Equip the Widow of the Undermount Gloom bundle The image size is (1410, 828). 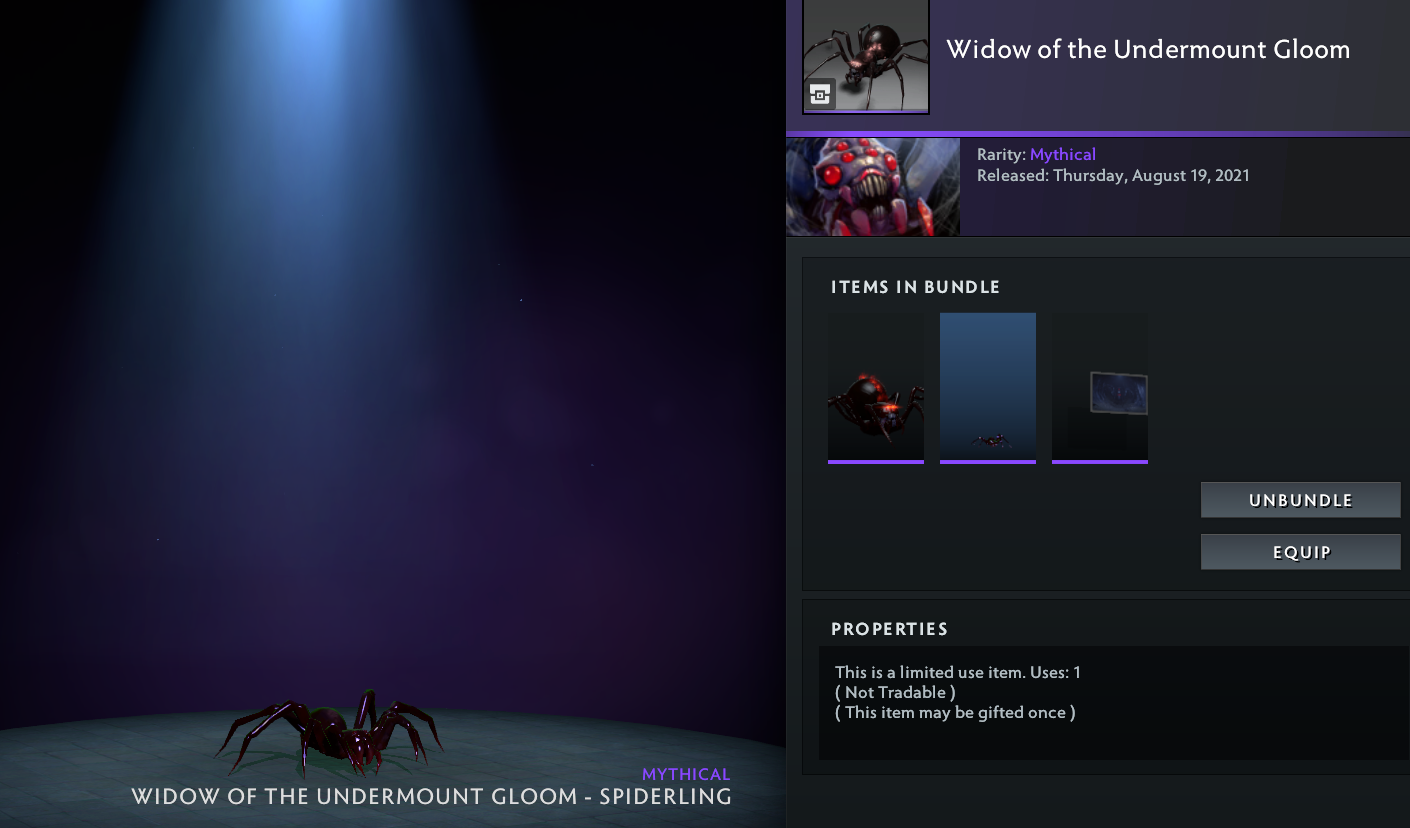1300,552
